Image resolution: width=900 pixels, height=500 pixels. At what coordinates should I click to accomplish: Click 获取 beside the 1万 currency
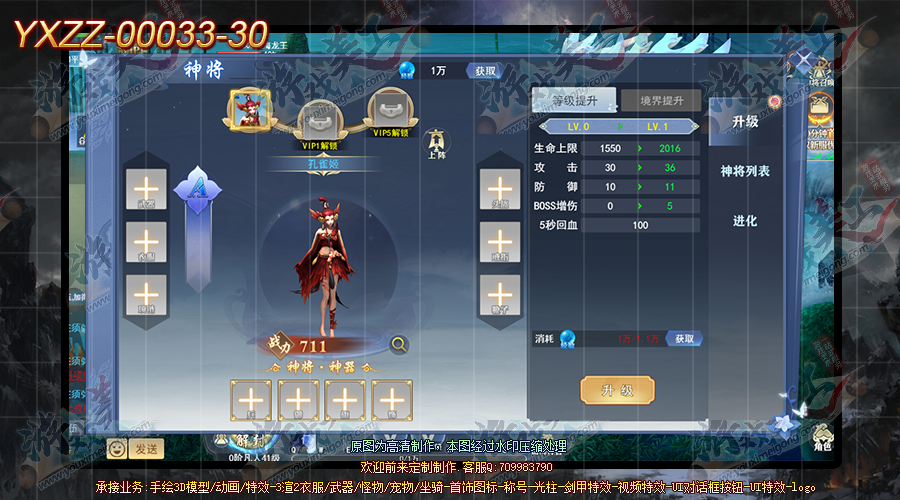tap(486, 71)
